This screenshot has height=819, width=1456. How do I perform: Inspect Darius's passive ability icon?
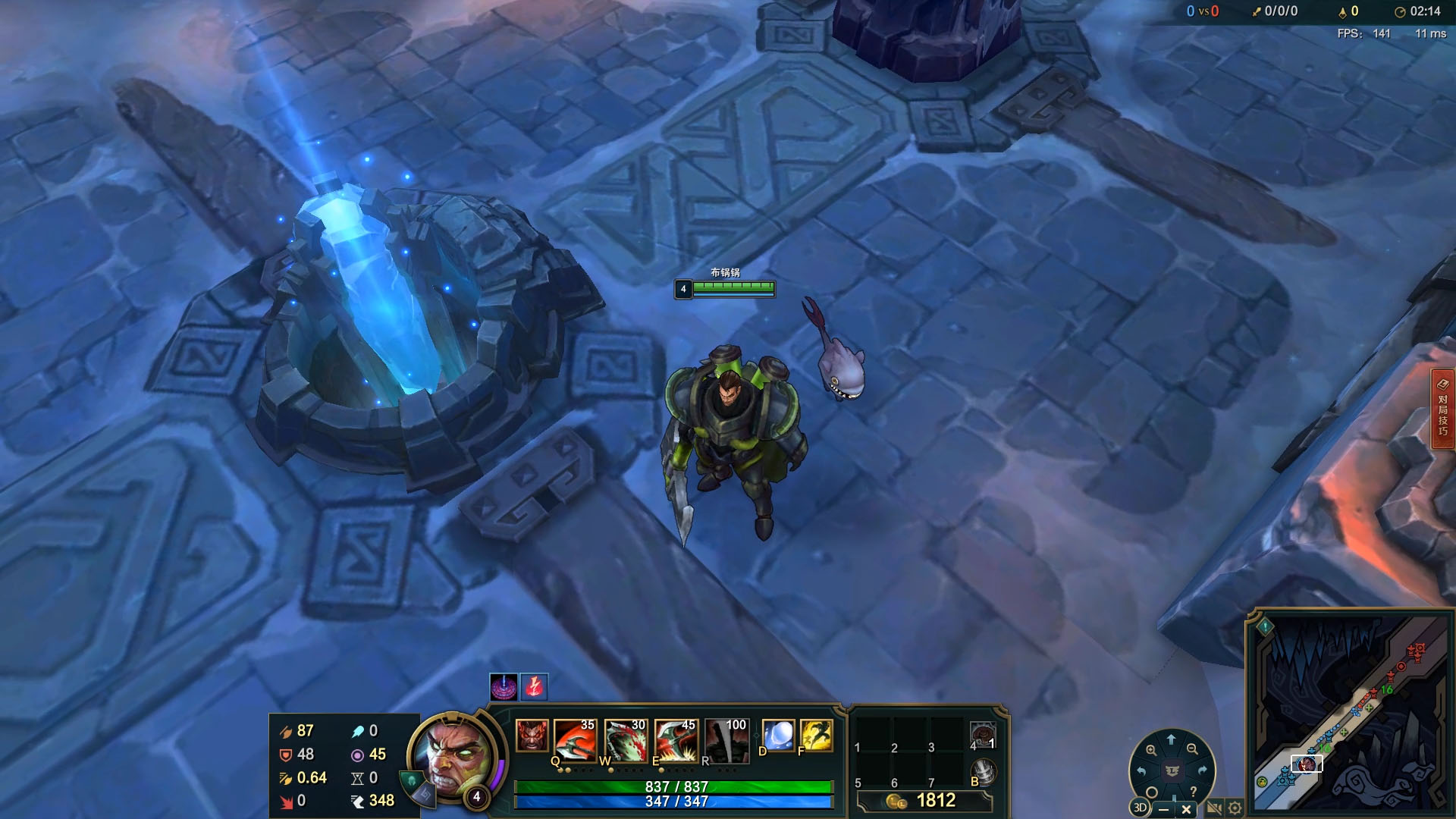(532, 736)
